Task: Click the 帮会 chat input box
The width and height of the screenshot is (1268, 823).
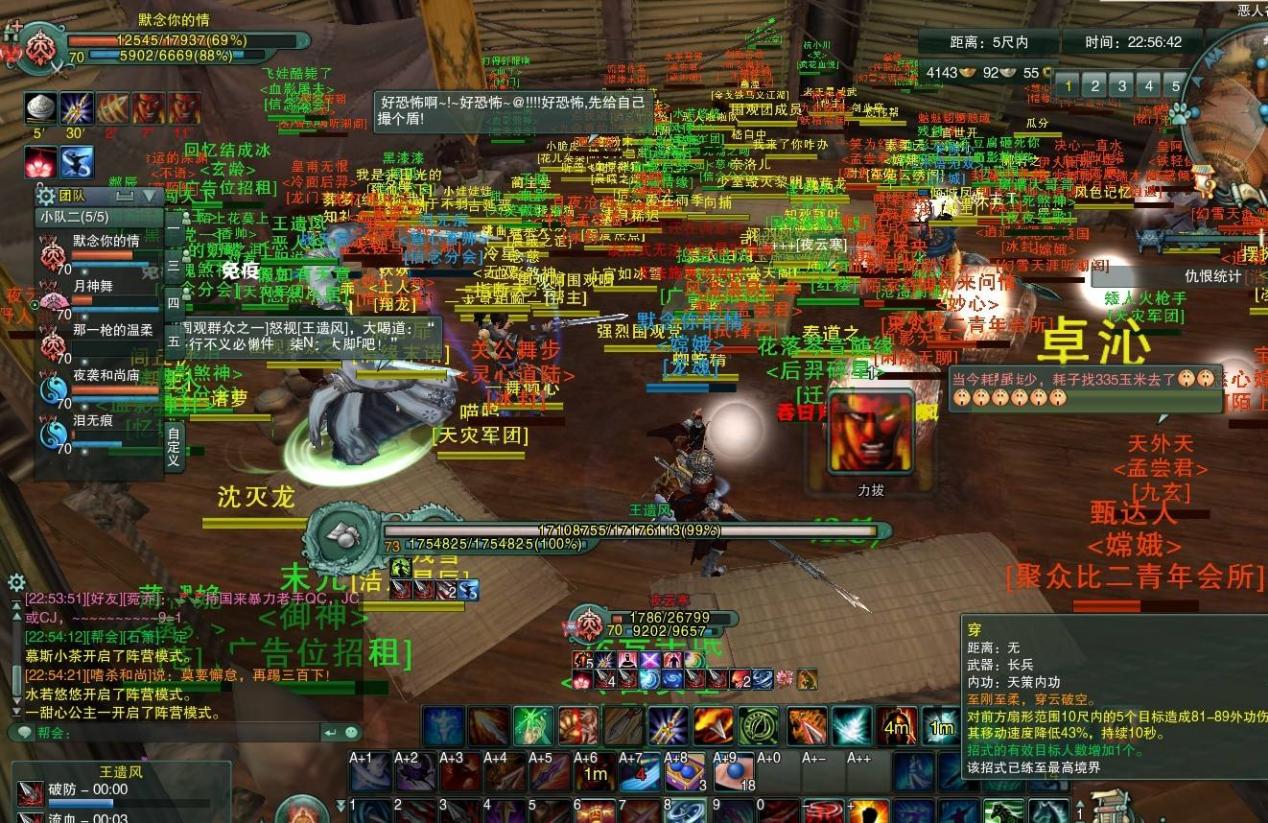Action: (x=190, y=733)
